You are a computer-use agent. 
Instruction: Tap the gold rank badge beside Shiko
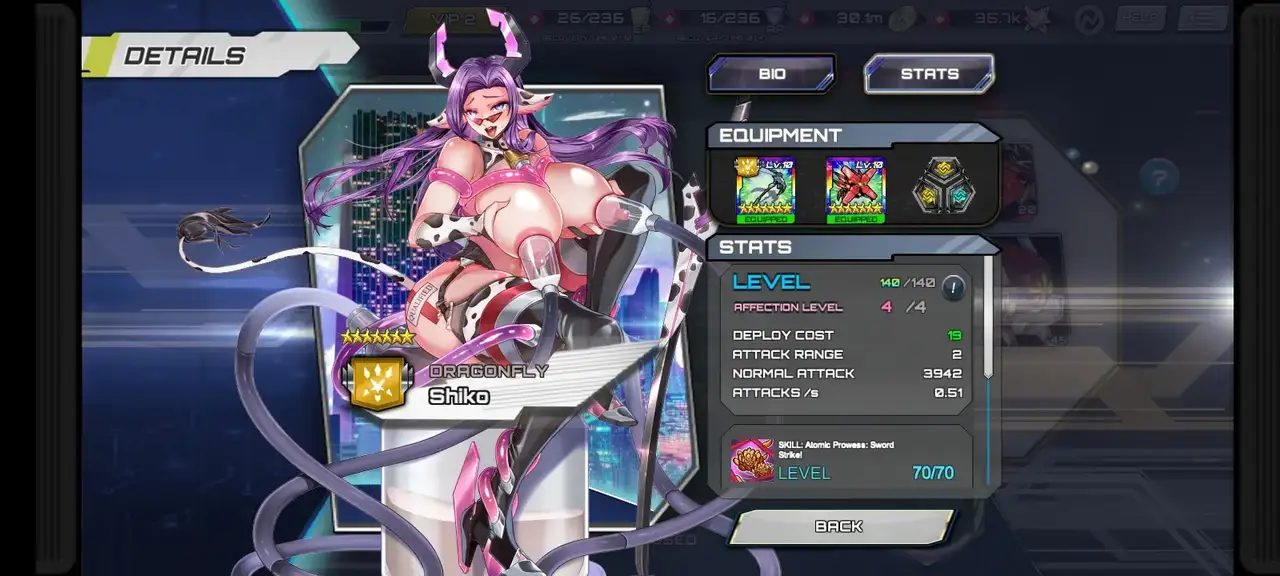tap(377, 384)
